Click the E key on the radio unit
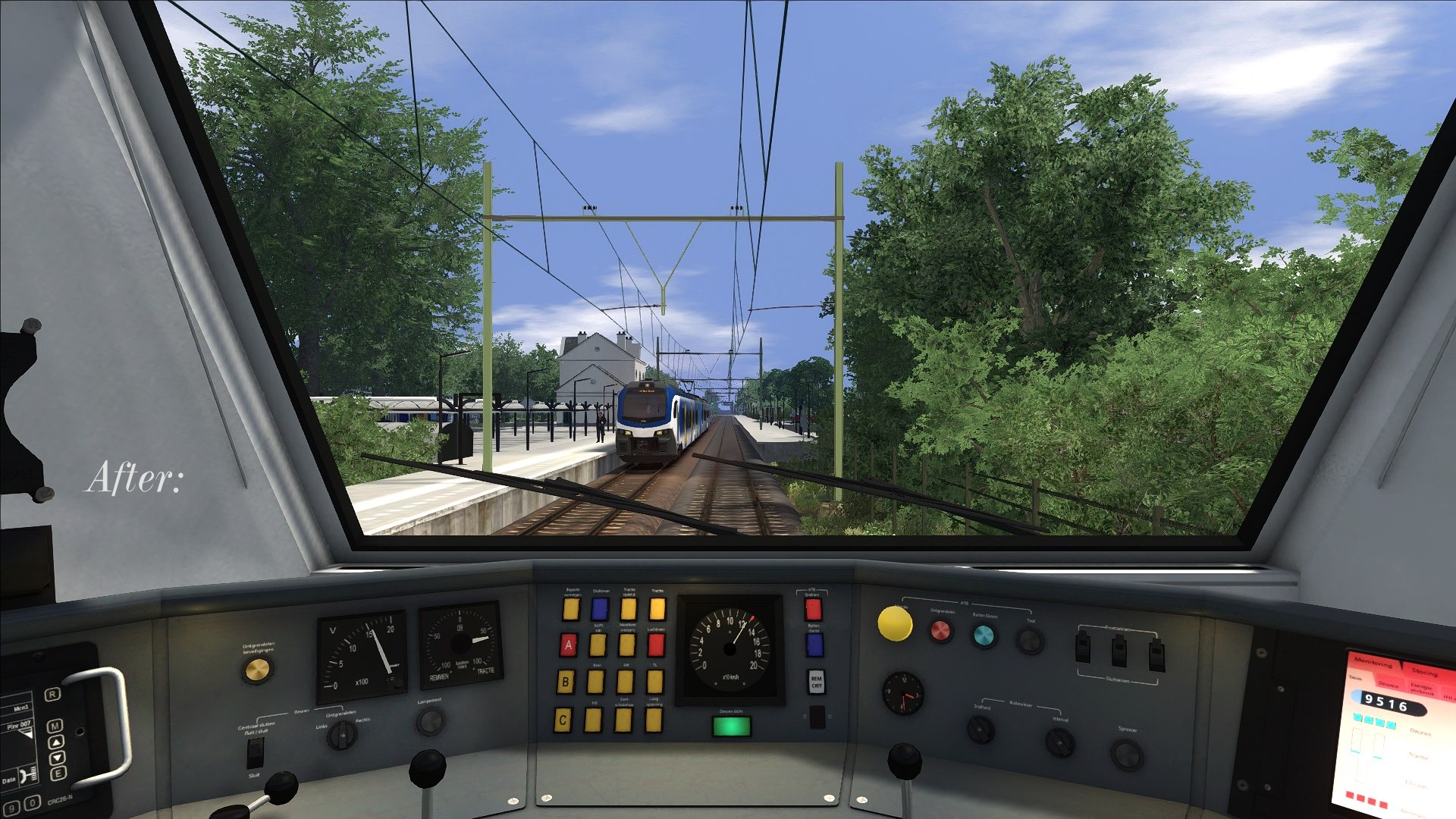The width and height of the screenshot is (1456, 819). pos(58,773)
